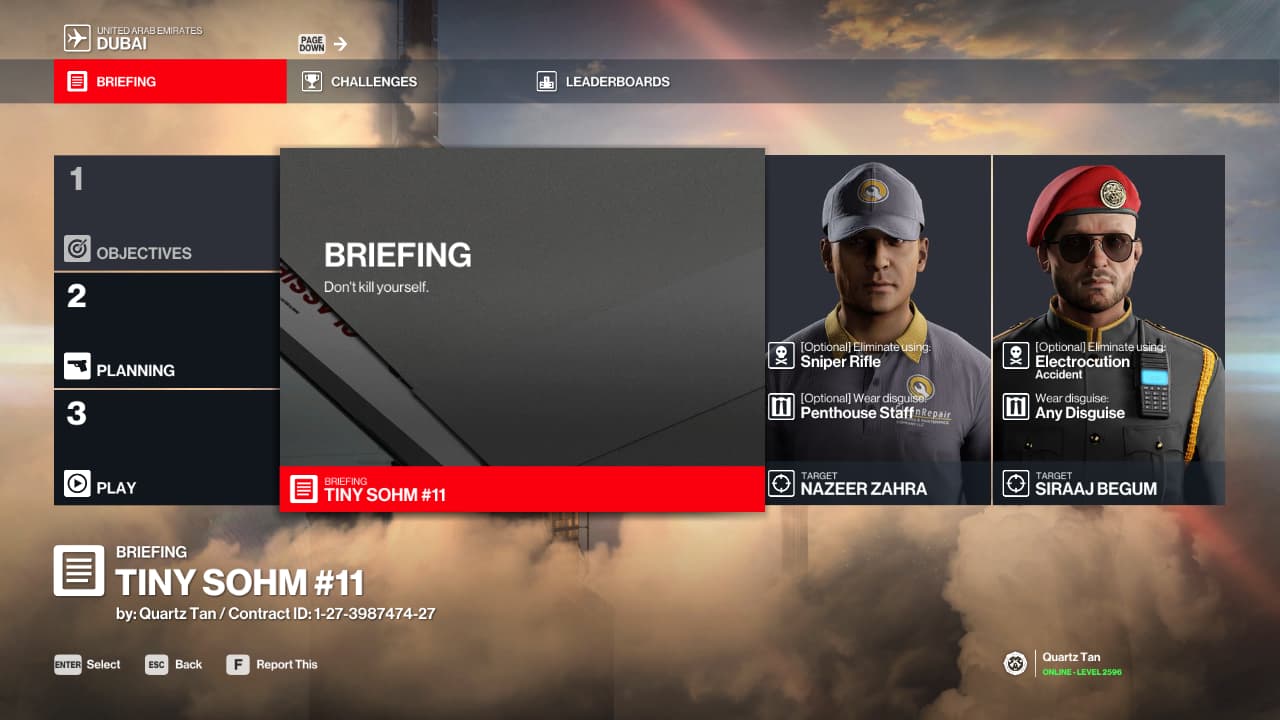Click the Quartz Tan player profile
This screenshot has width=1280, height=720.
click(x=1071, y=664)
